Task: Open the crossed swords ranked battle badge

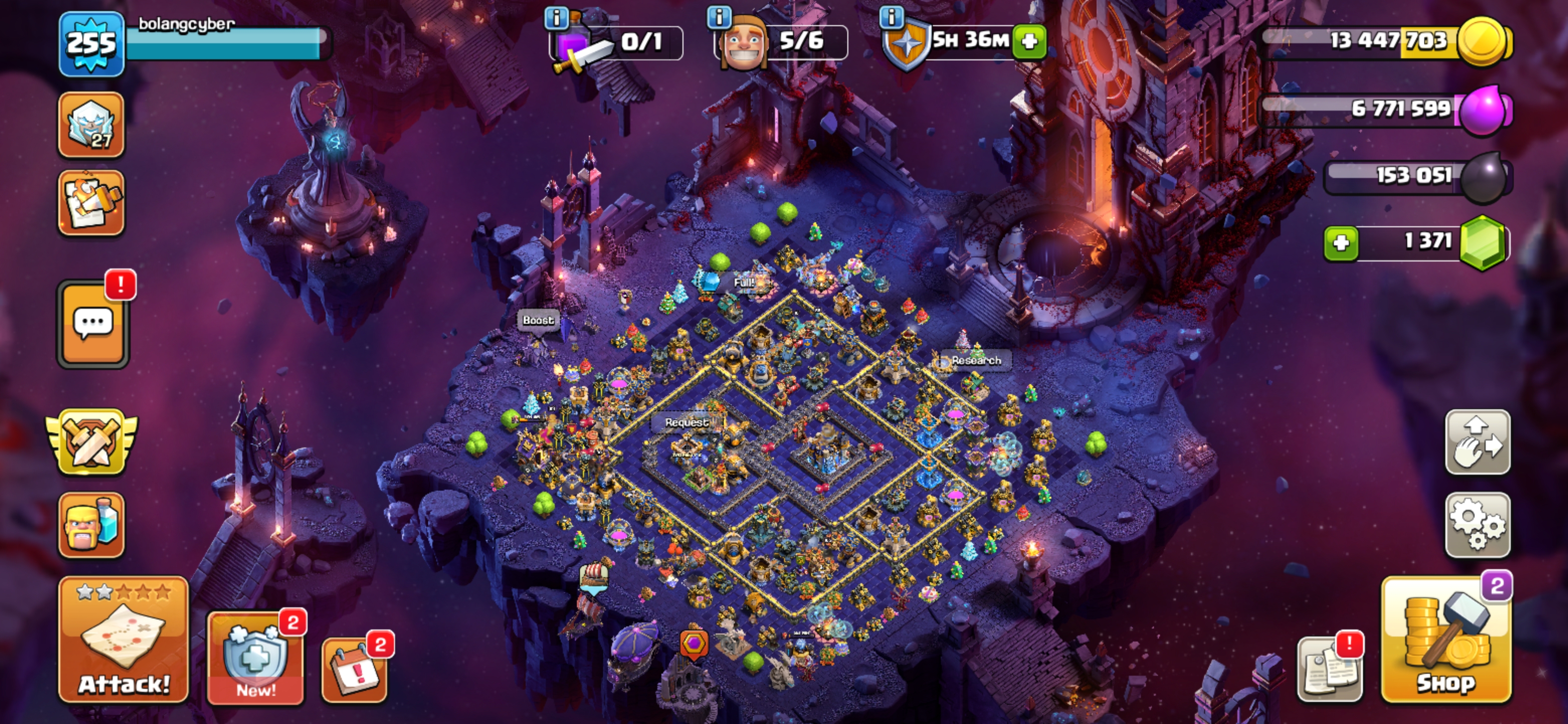Action: pyautogui.click(x=91, y=442)
